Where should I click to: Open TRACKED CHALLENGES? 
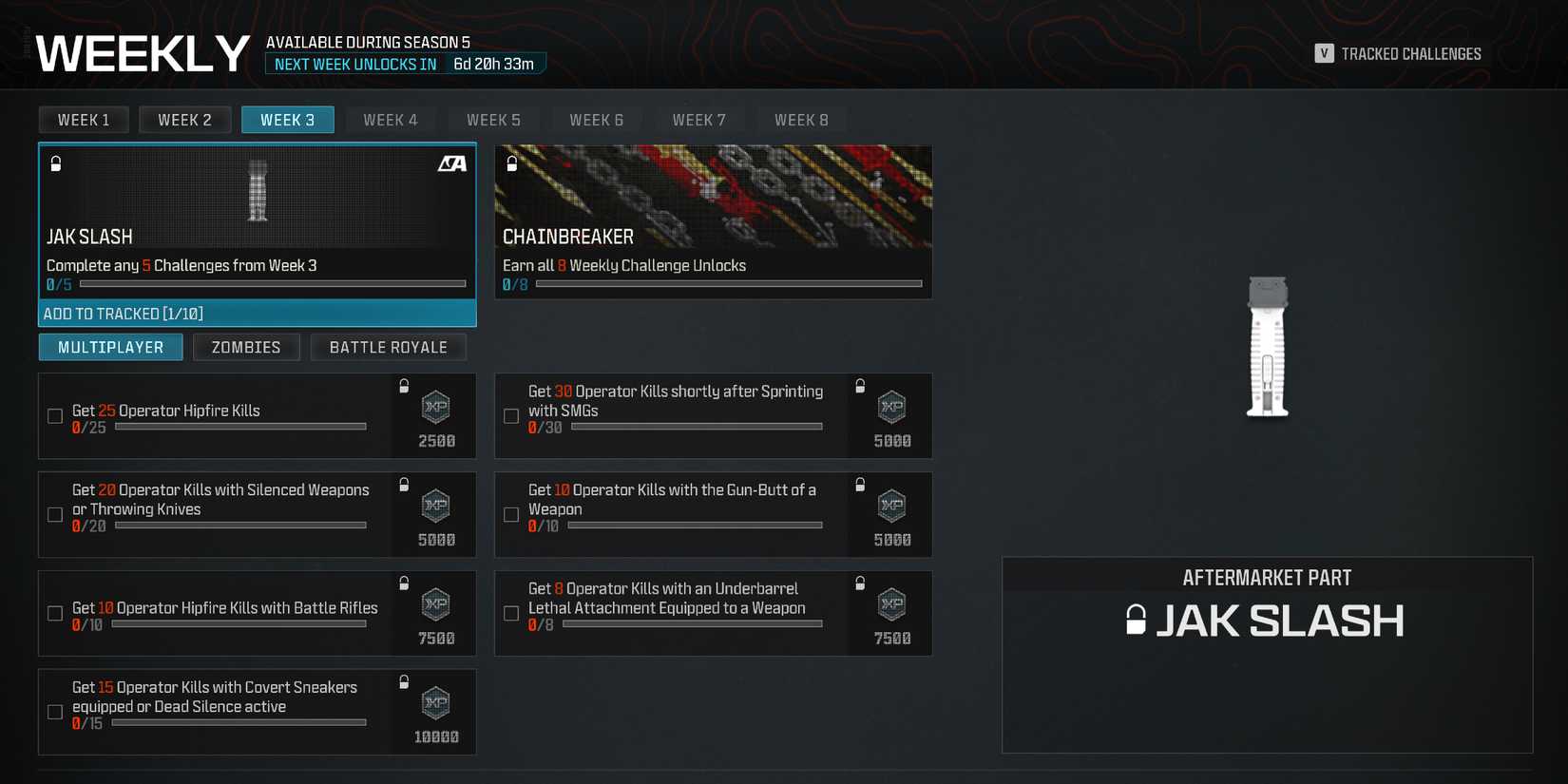(1409, 53)
